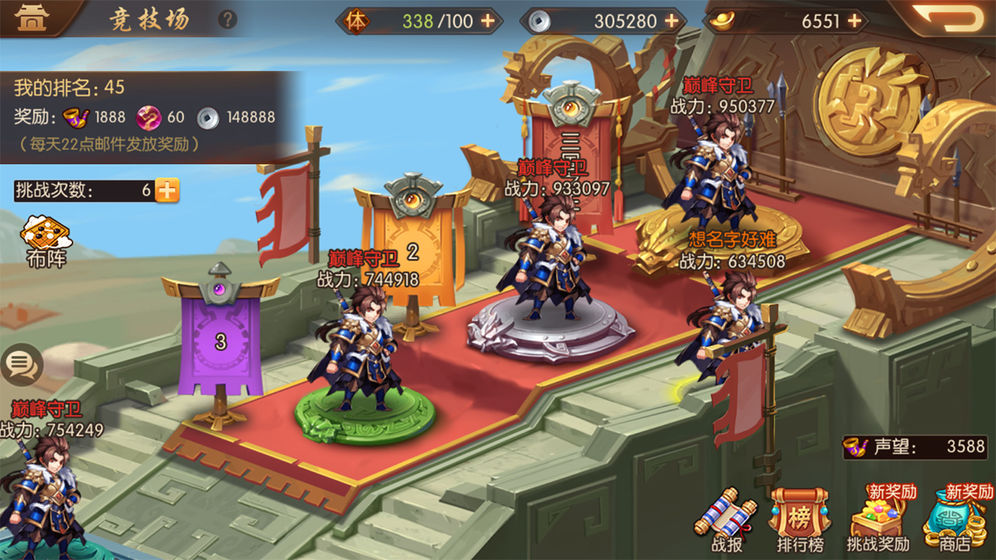996x560 pixels.
Task: Click the back arrow button
Action: pyautogui.click(x=949, y=18)
